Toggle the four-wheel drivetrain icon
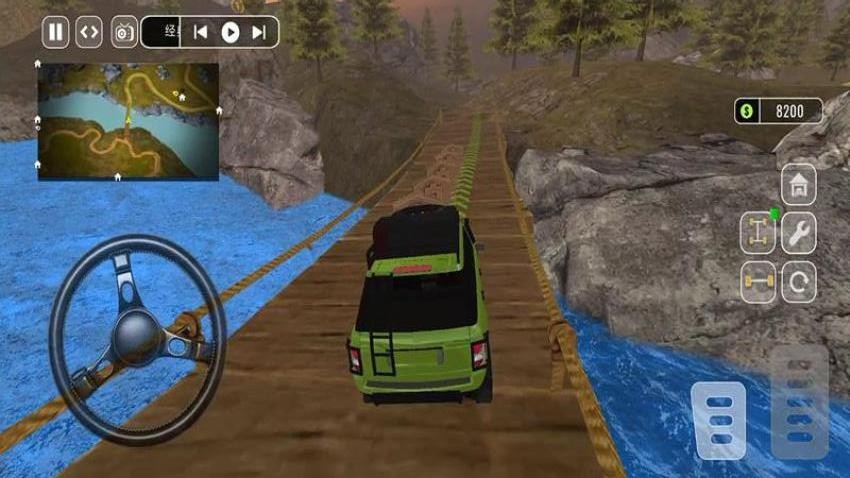This screenshot has width=850, height=478. (x=758, y=233)
